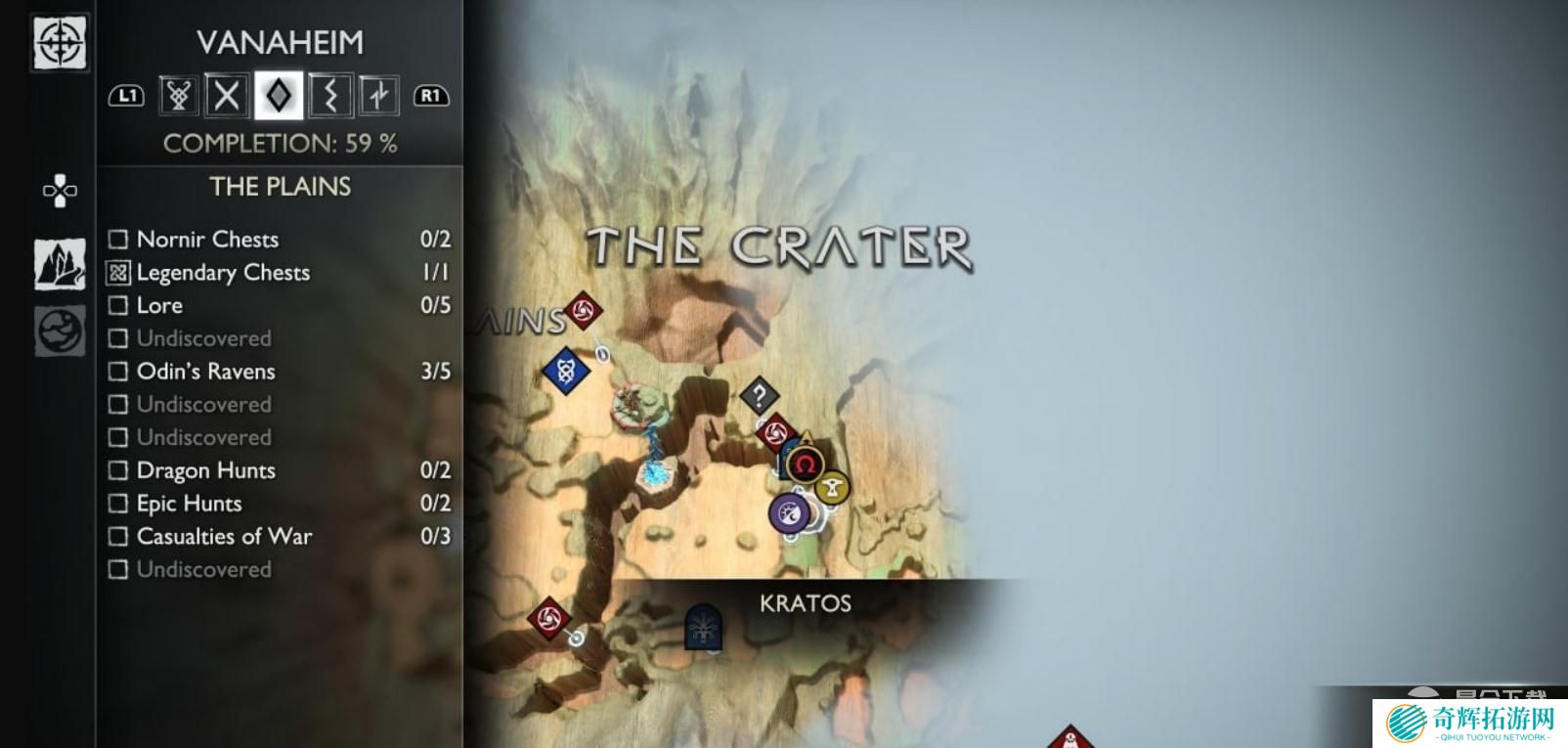Click the blue knot diamond map marker

565,372
